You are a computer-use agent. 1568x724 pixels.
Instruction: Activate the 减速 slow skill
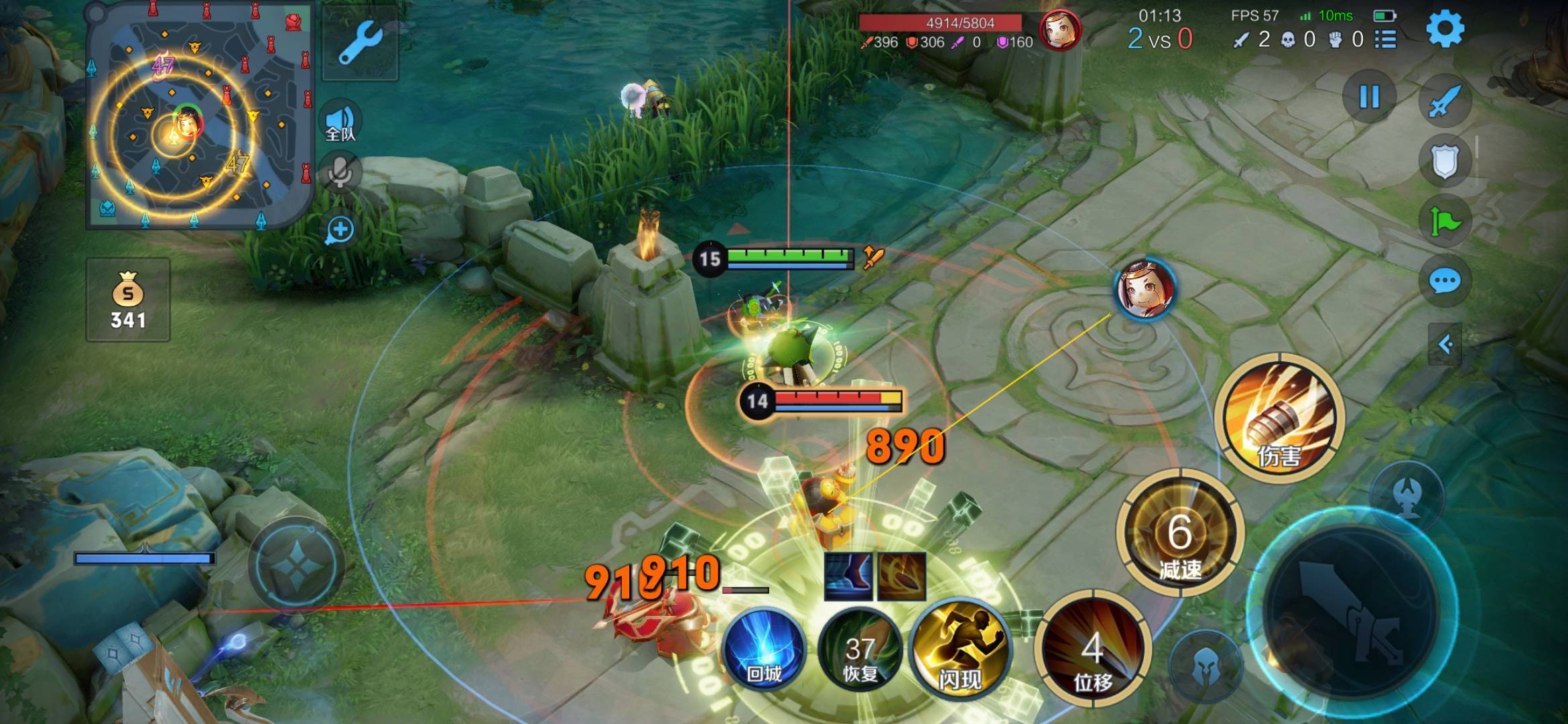coord(1179,534)
